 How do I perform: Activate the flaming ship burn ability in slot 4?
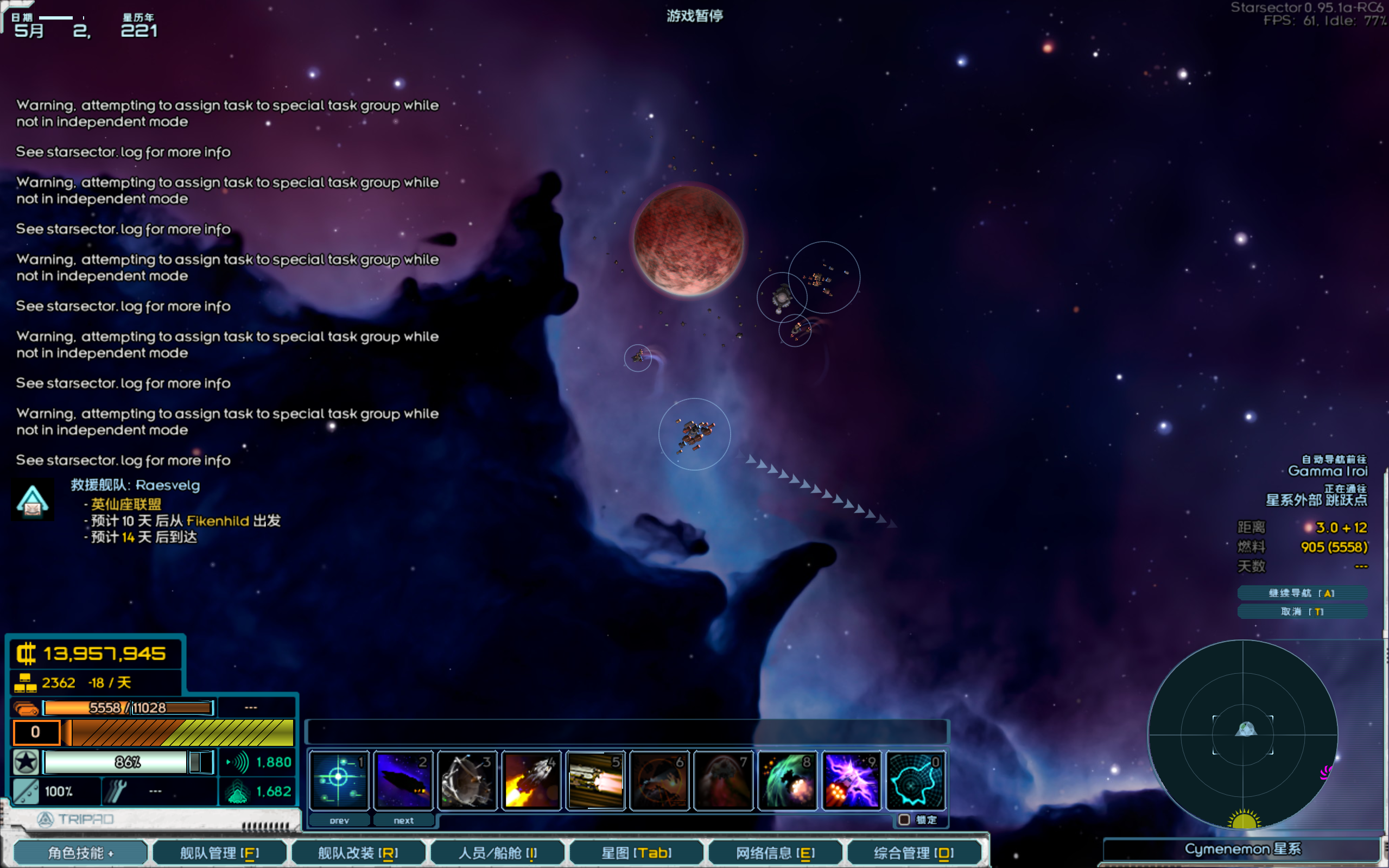[x=531, y=780]
